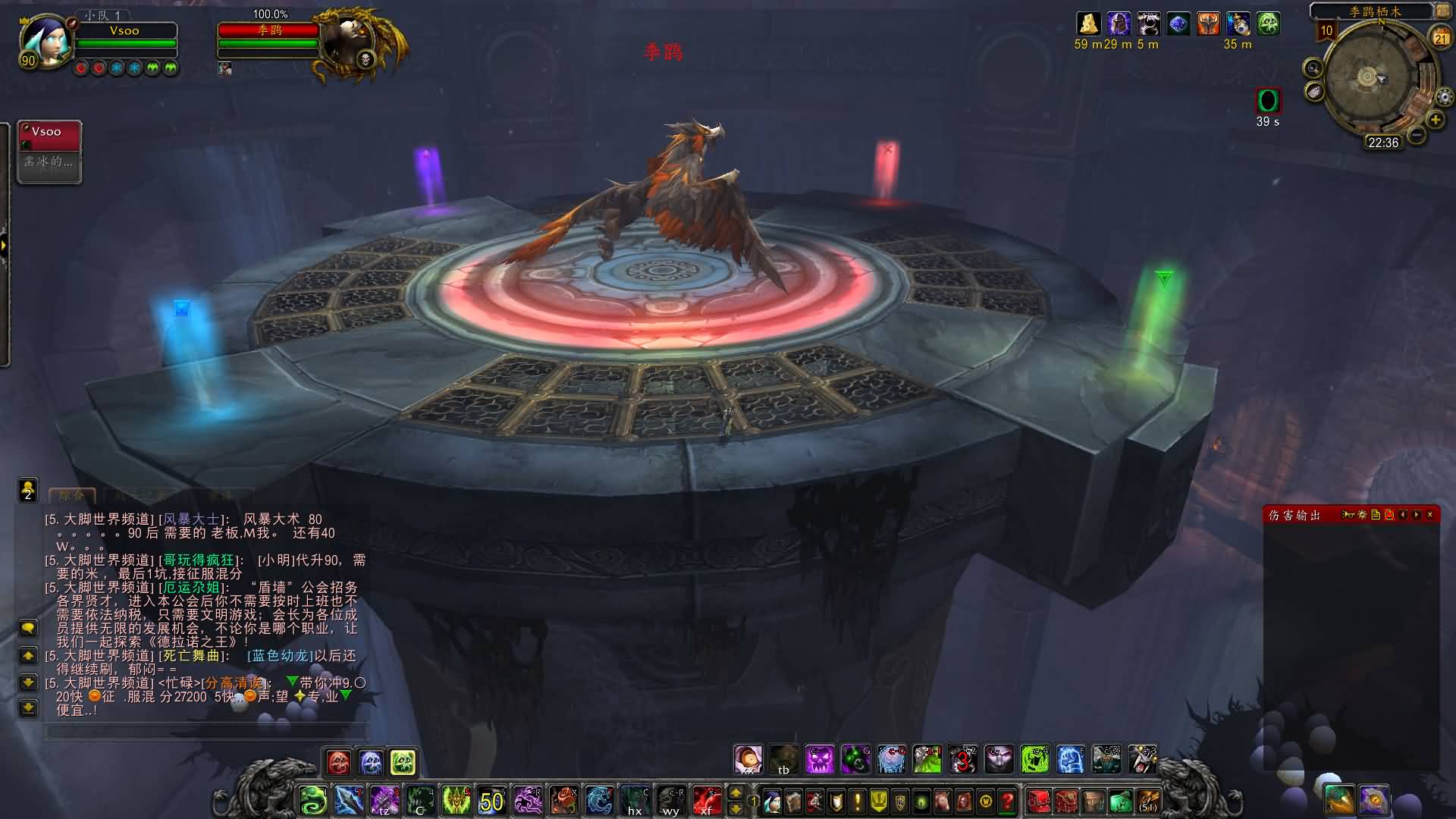Screen dimensions: 1456x819
Task: Click the Vsoo party unit frame
Action: [x=50, y=151]
